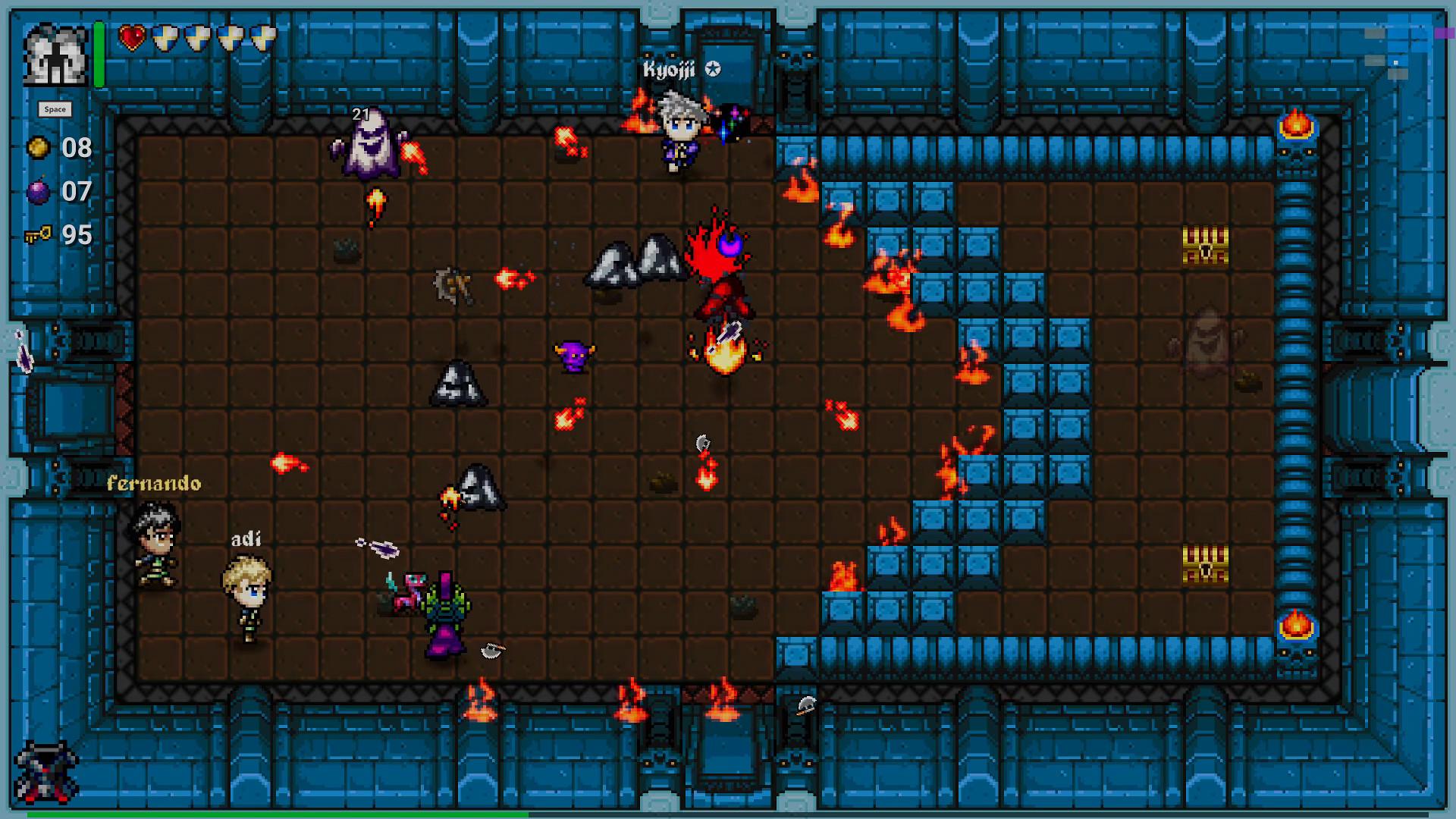Click the purple marker at the top-right edge
This screenshot has width=1456, height=819.
(x=1445, y=32)
